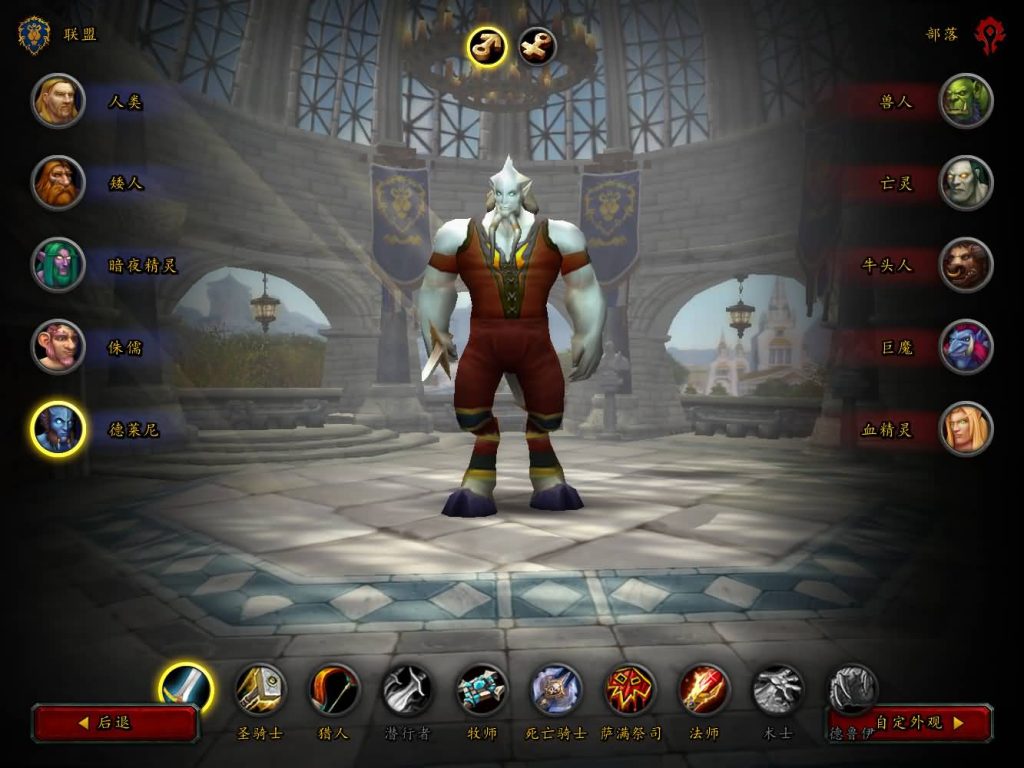Choose the Dwarf (矮人) race
The image size is (1024, 768).
(x=58, y=183)
